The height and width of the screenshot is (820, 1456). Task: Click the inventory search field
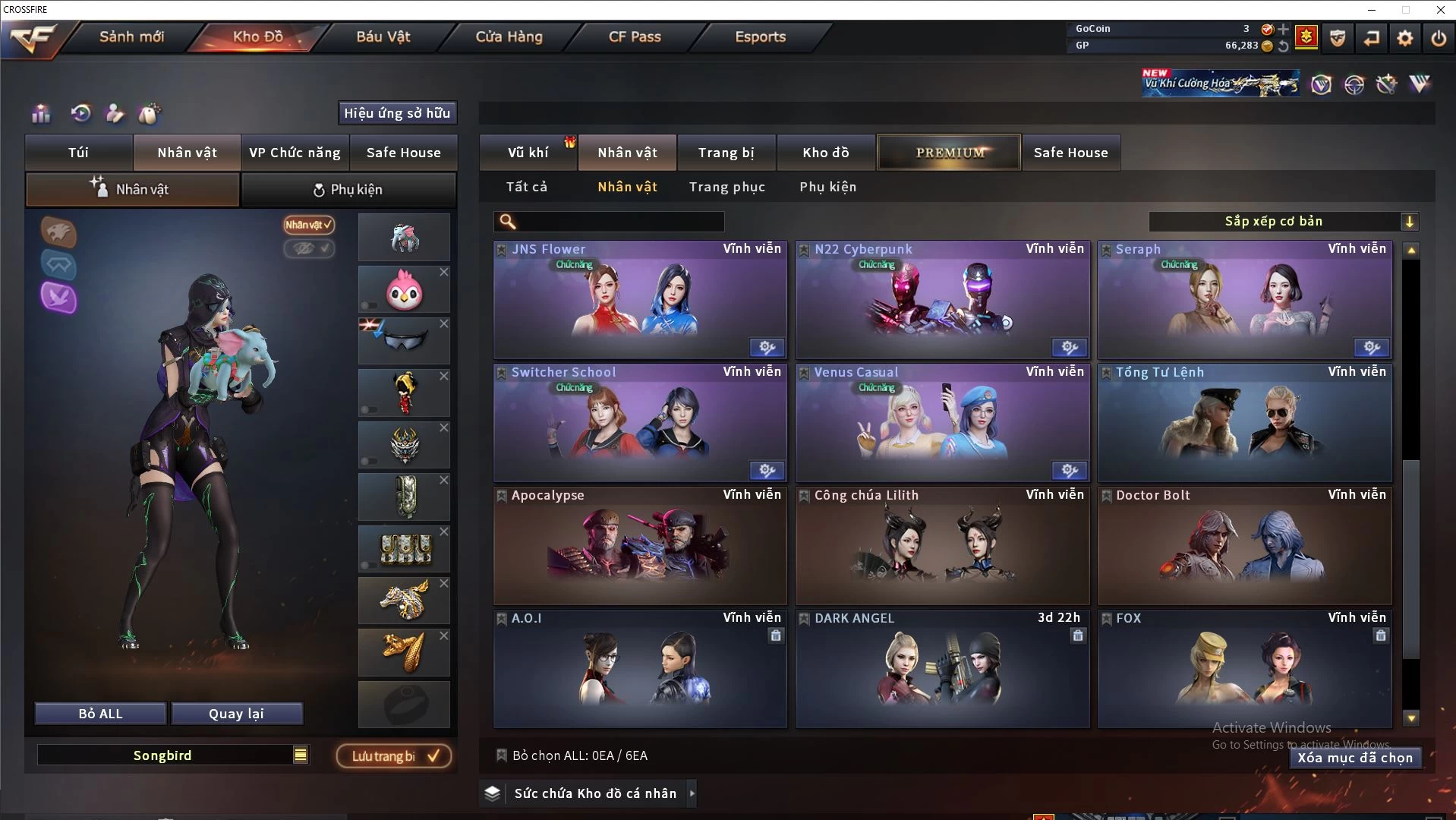click(619, 222)
